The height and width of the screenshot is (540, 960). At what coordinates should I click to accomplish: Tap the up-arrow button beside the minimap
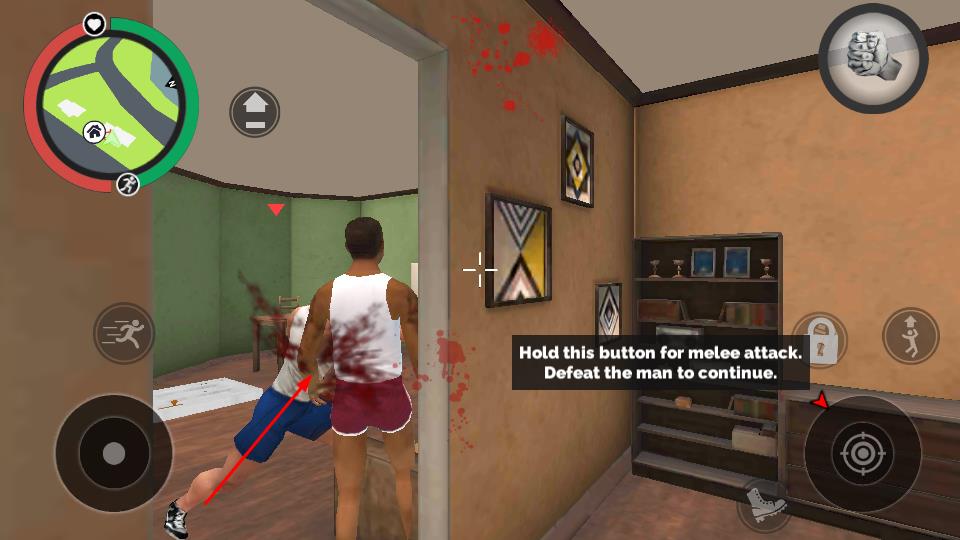click(x=255, y=112)
